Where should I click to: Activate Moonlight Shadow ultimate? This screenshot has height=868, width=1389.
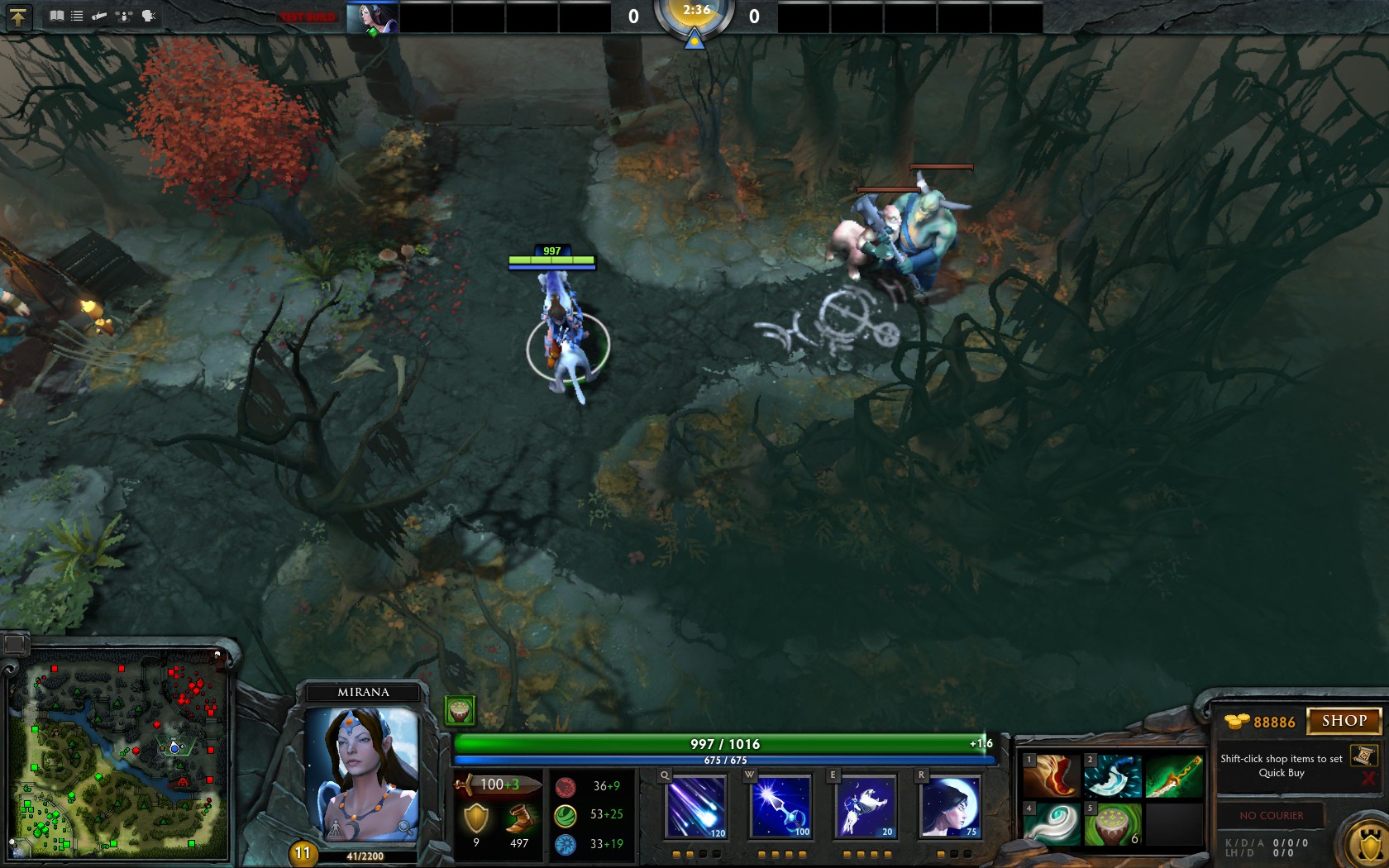(950, 806)
